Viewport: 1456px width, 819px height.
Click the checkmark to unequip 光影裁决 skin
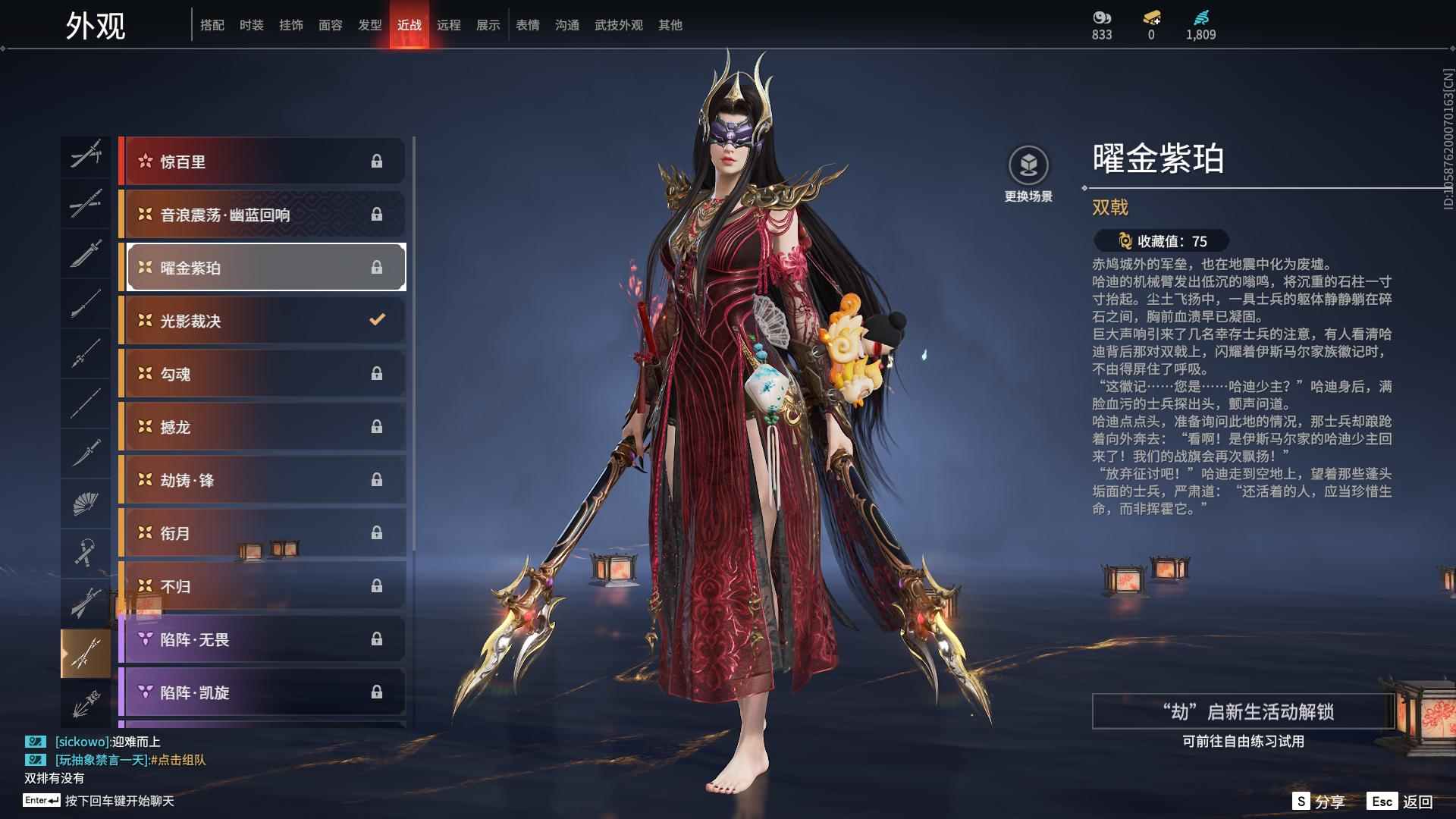pyautogui.click(x=377, y=319)
